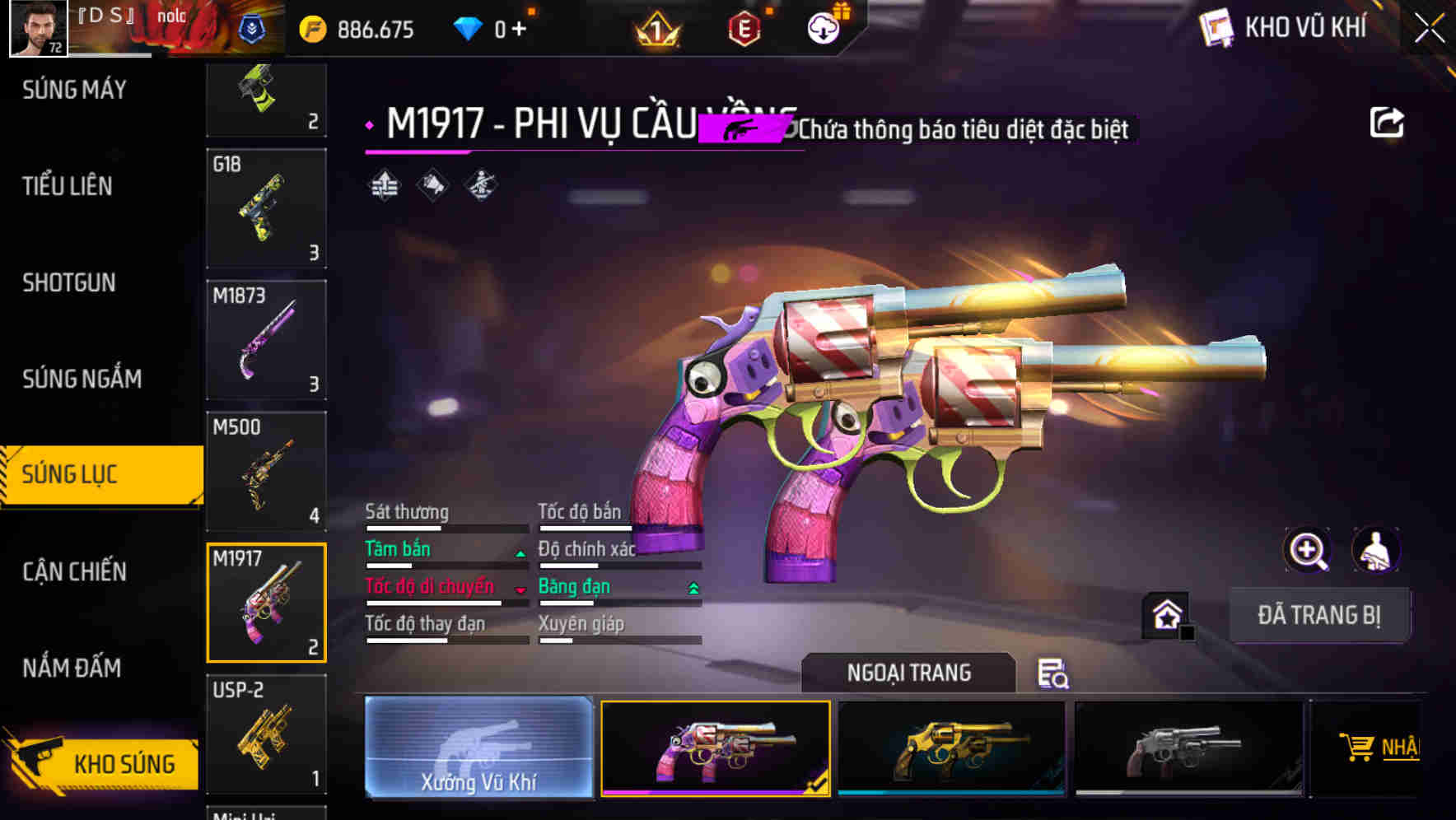
Task: Open the magnifier zoom preview icon
Action: coord(1309,550)
